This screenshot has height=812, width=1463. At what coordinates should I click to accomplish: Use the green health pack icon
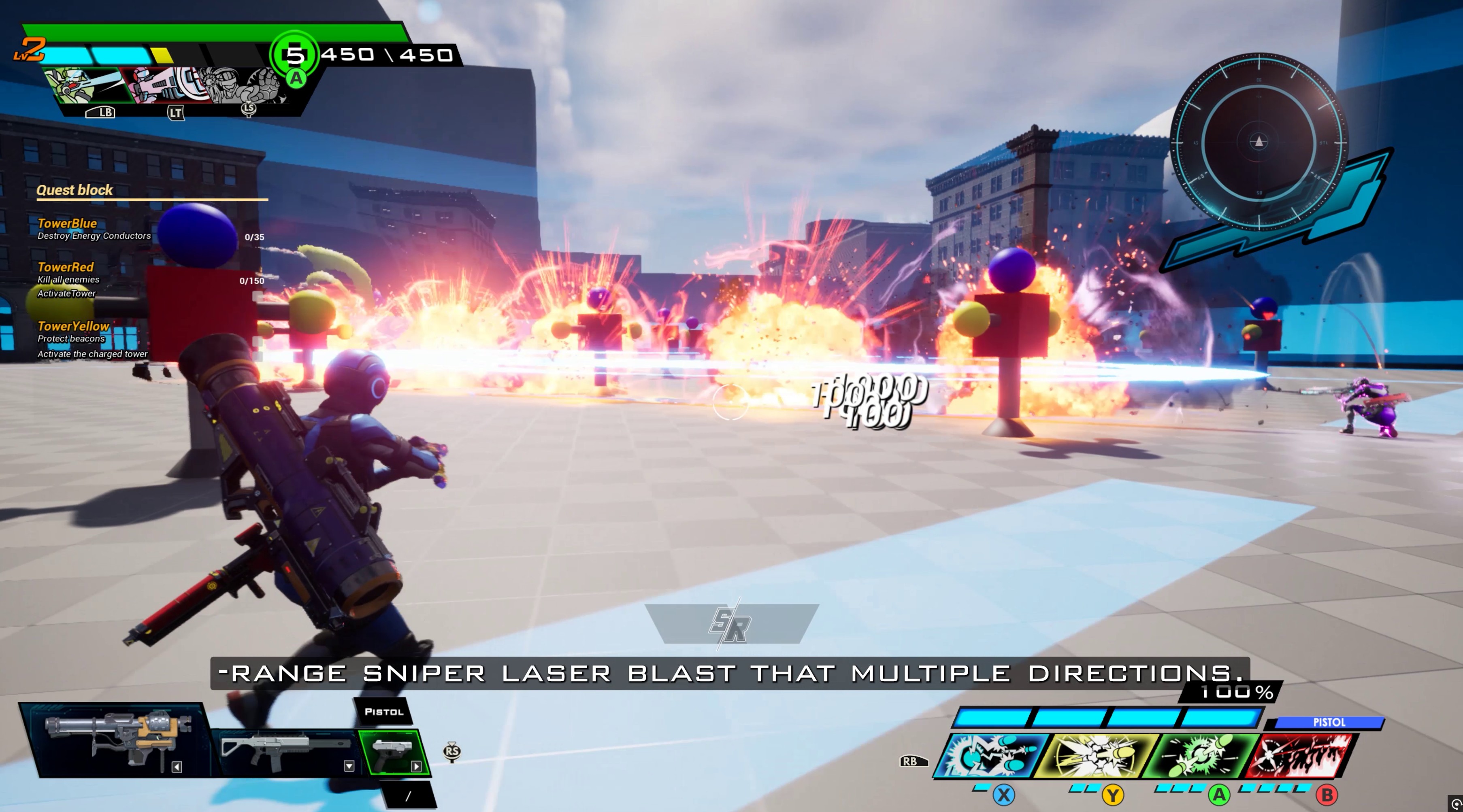click(x=294, y=55)
